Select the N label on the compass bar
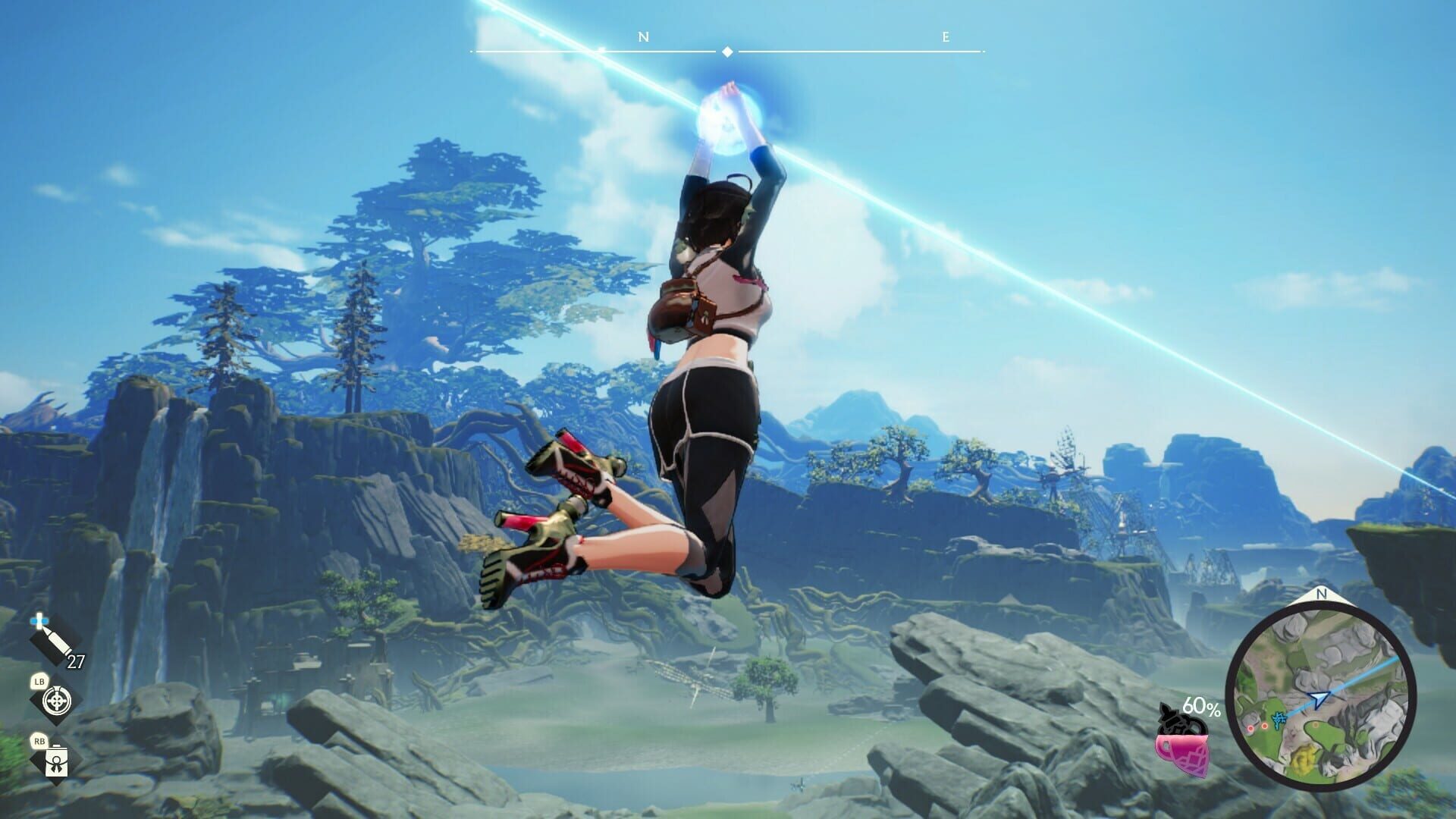The width and height of the screenshot is (1456, 819). 644,36
